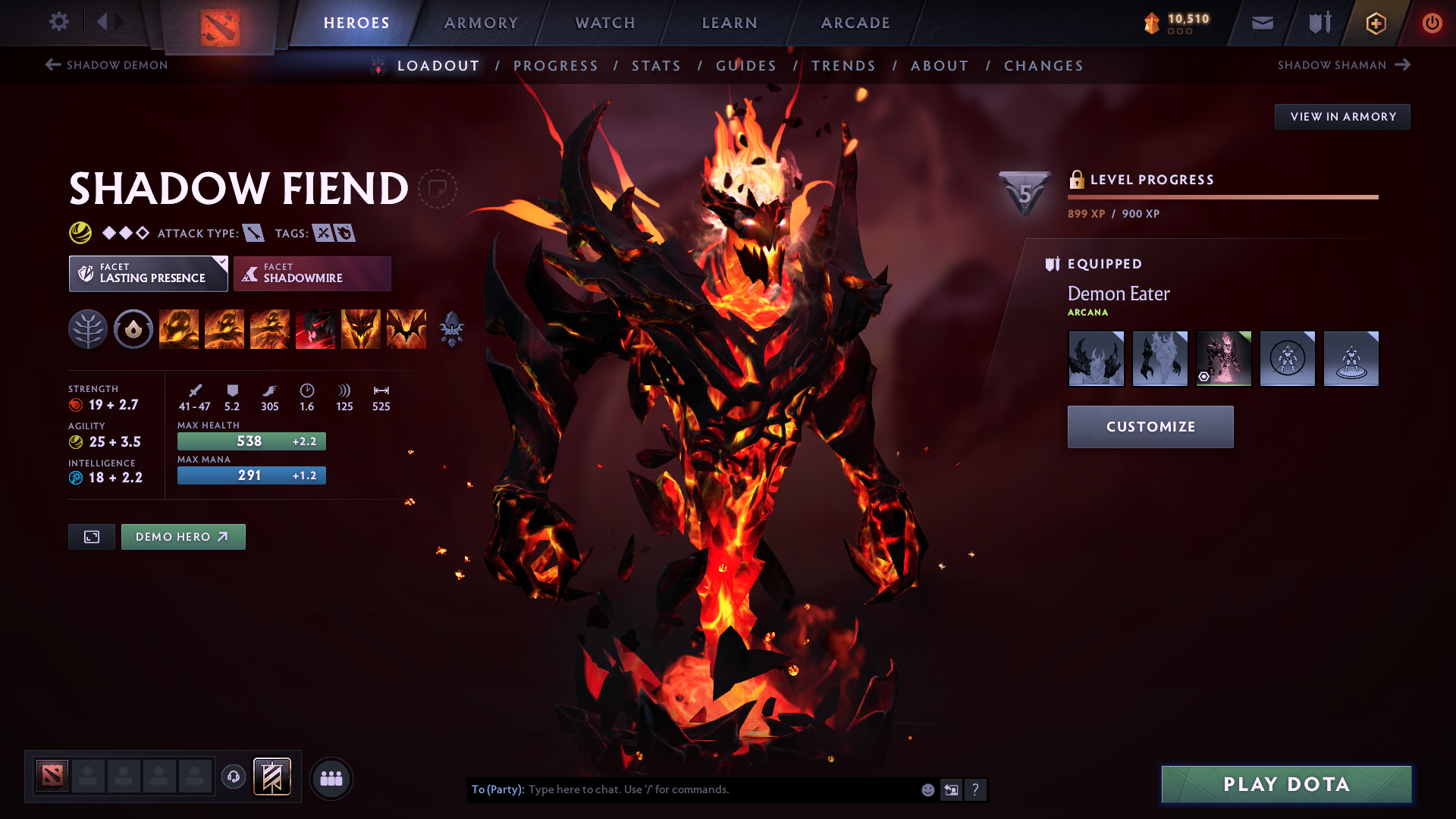
Task: Open the ARMORY menu
Action: pos(481,23)
